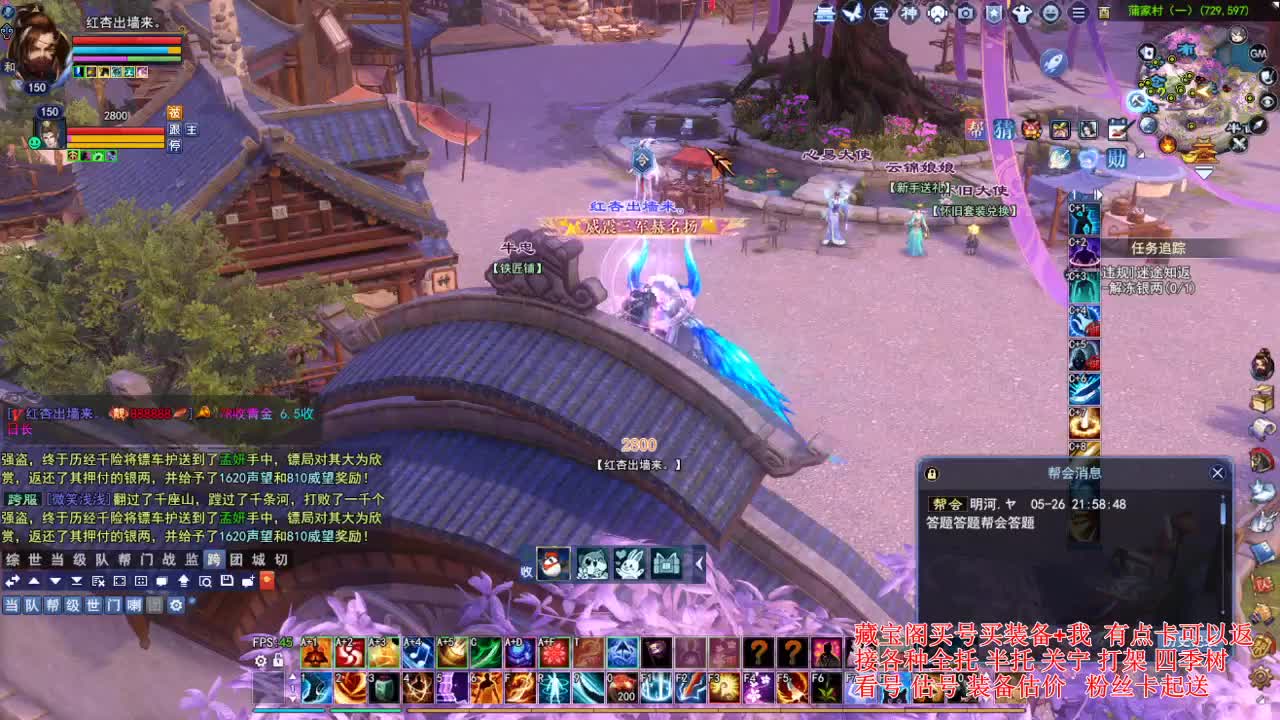Open chat settings with the gear button
This screenshot has width=1280, height=720.
pyautogui.click(x=176, y=605)
